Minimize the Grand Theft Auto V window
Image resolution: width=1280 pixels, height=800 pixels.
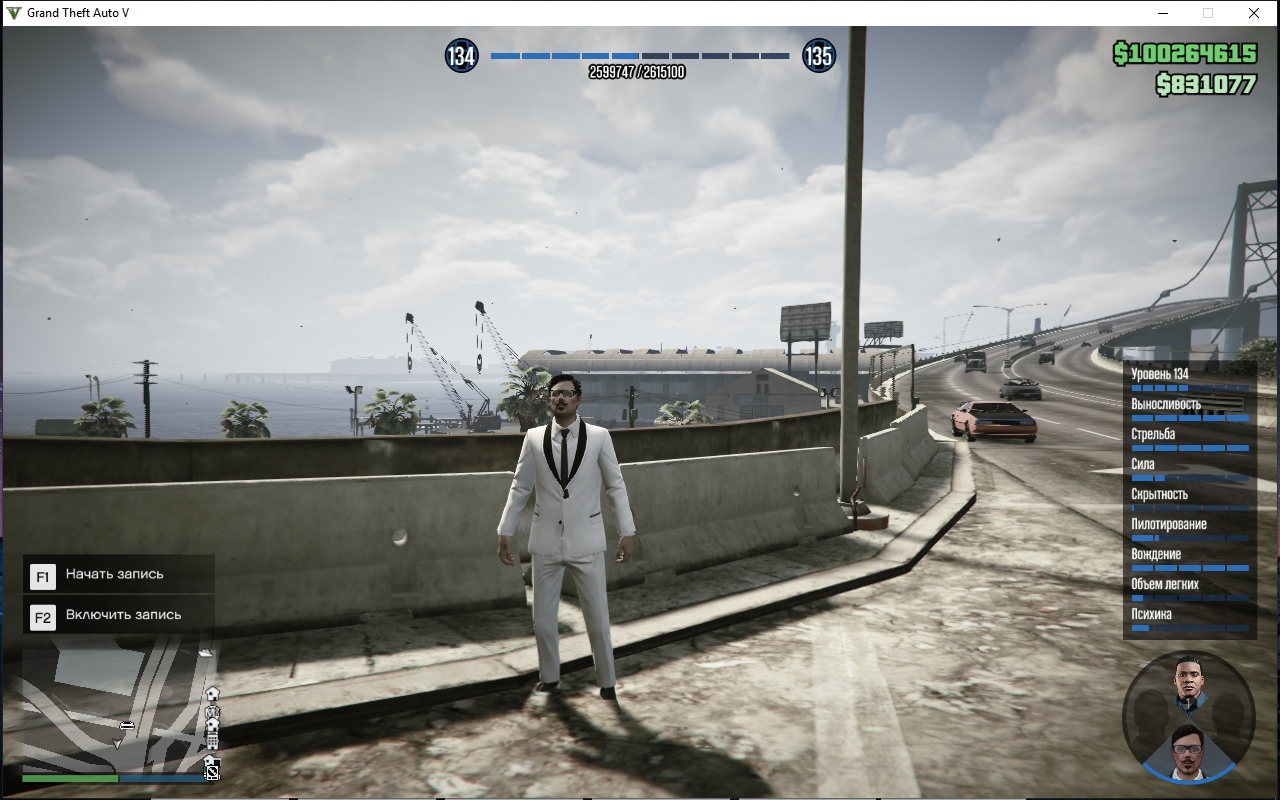coord(1163,13)
